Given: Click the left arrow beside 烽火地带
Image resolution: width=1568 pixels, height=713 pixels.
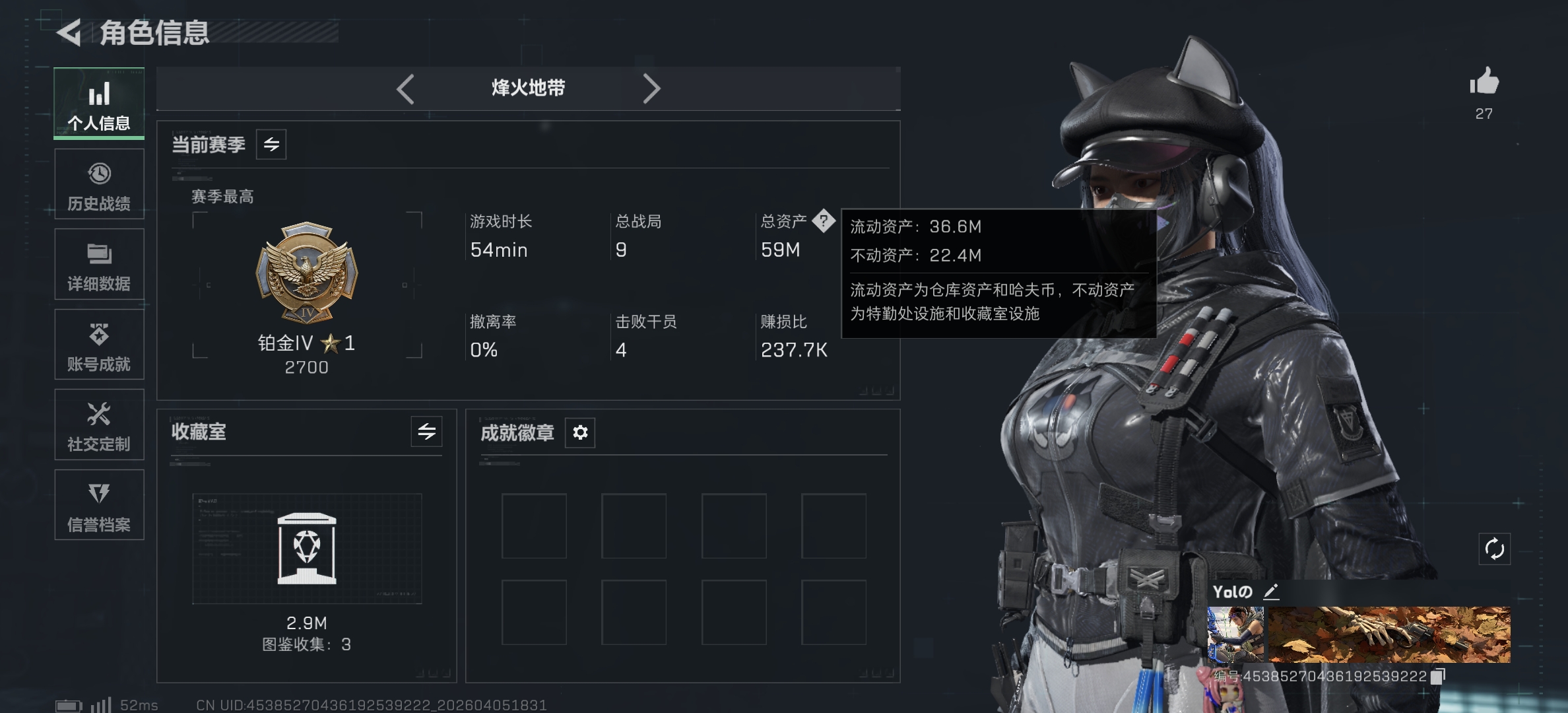Looking at the screenshot, I should (x=407, y=88).
